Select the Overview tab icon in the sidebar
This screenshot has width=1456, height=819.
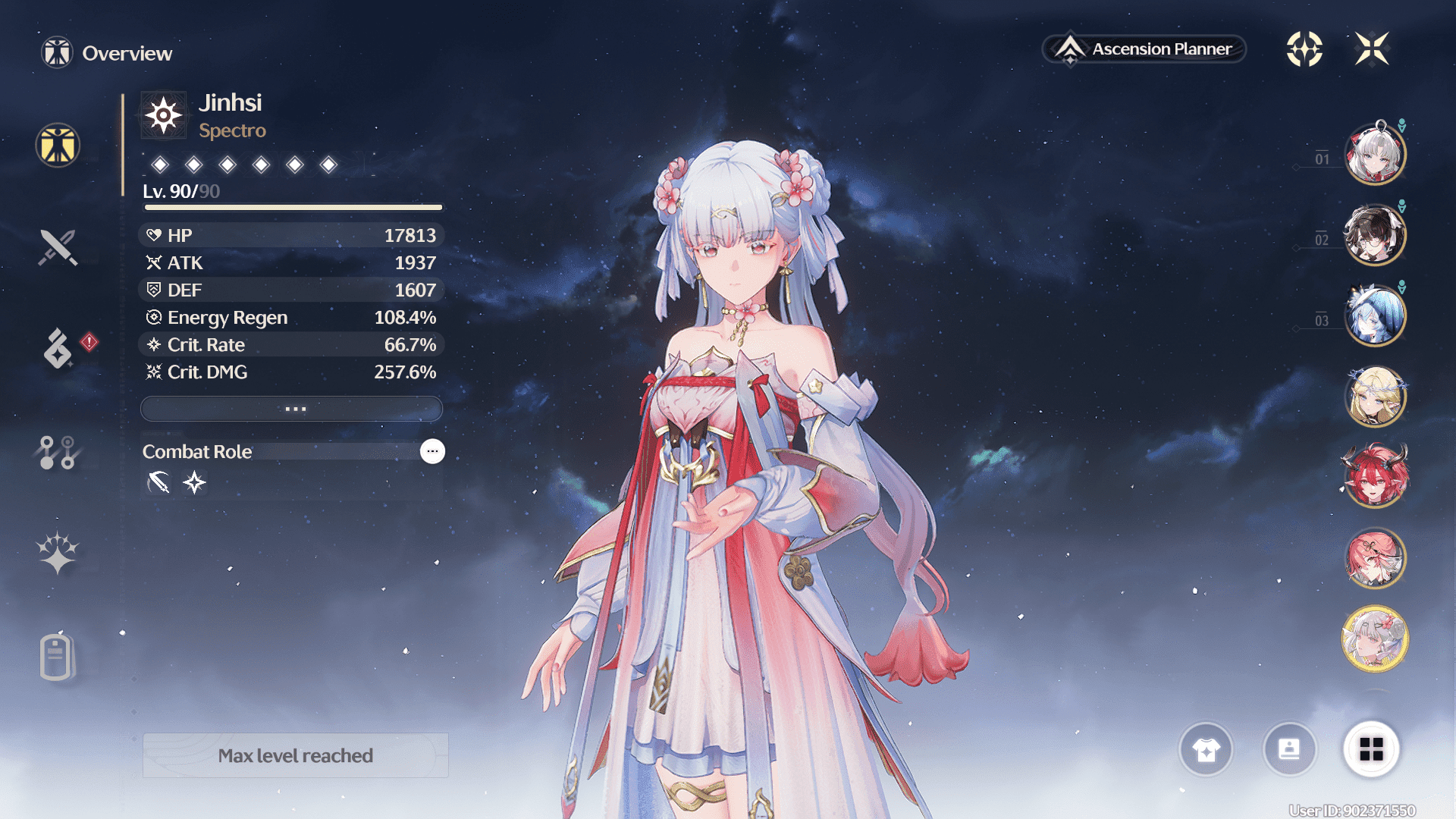[x=58, y=145]
